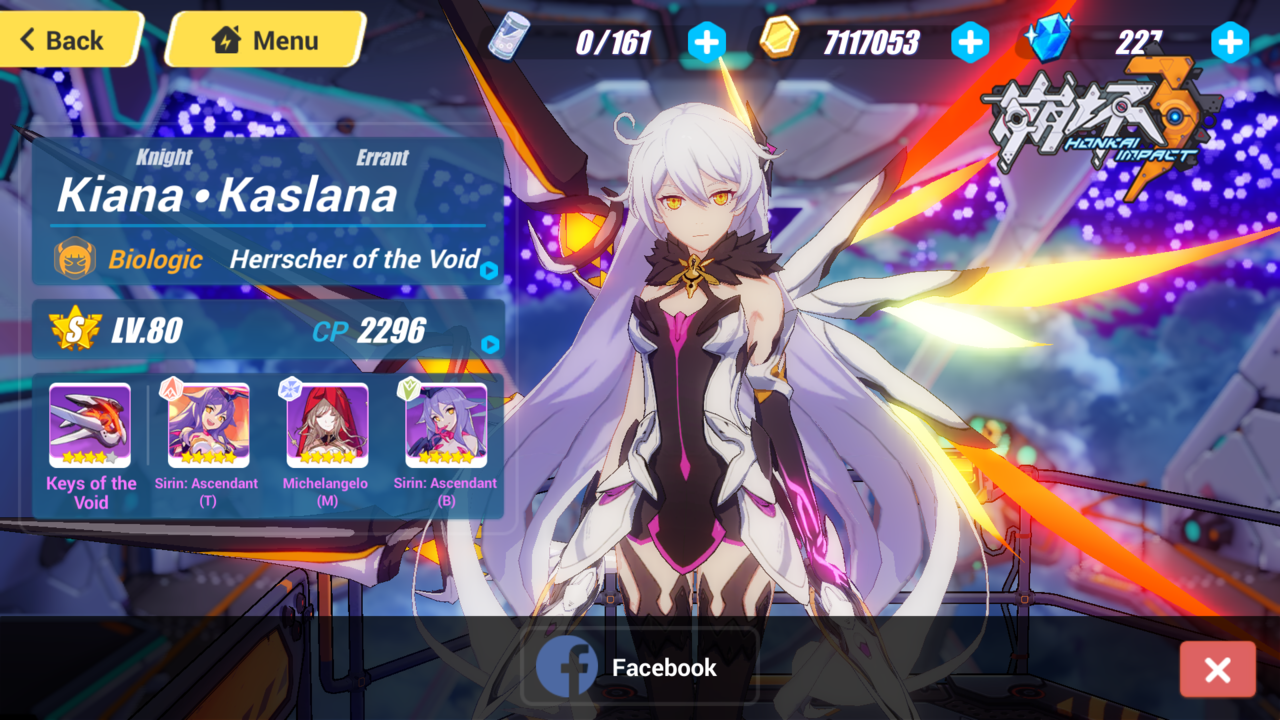Expand the Herrscher of the Void details arrow

tap(489, 270)
